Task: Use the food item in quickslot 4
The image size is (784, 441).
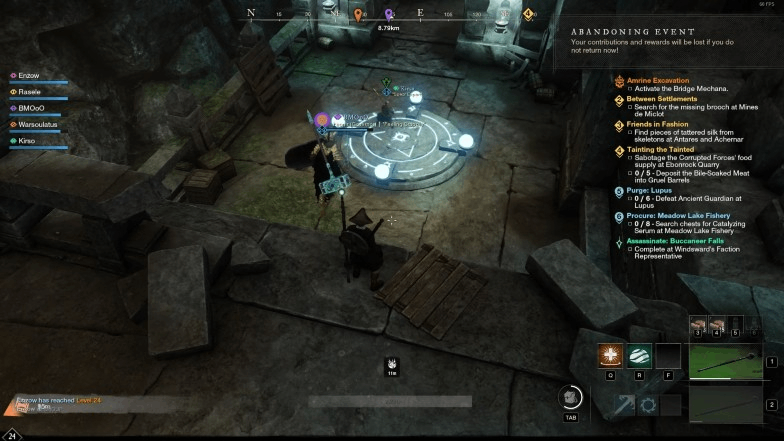Action: coord(716,324)
